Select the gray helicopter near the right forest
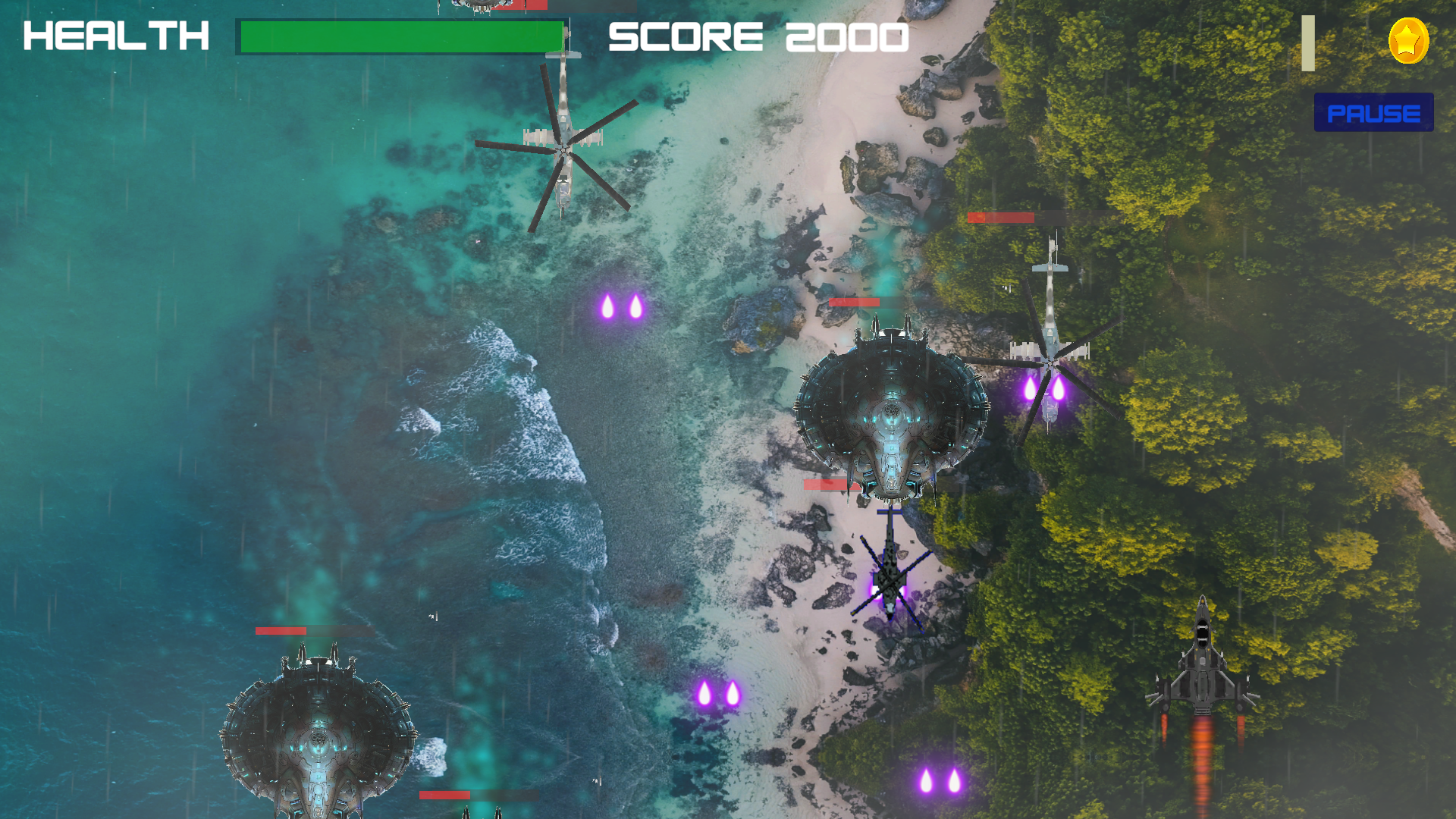1456x819 pixels. (1050, 349)
